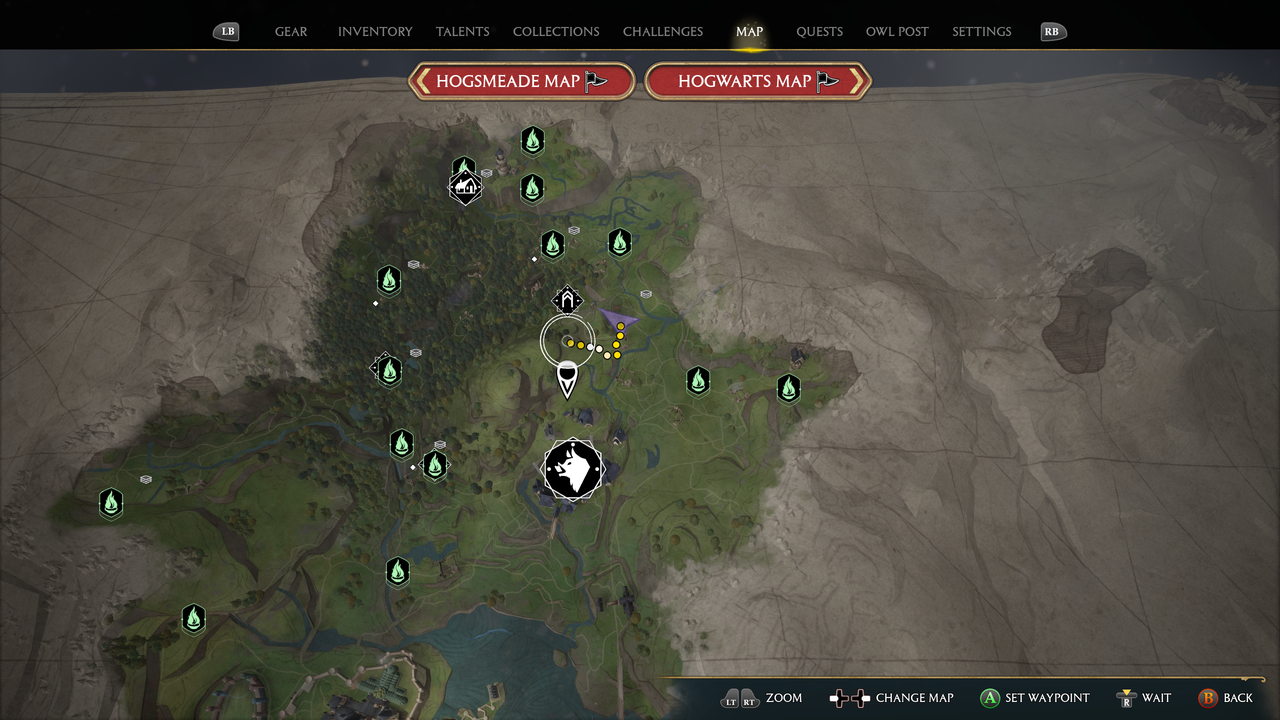
Task: Open the Gear menu
Action: pos(291,31)
